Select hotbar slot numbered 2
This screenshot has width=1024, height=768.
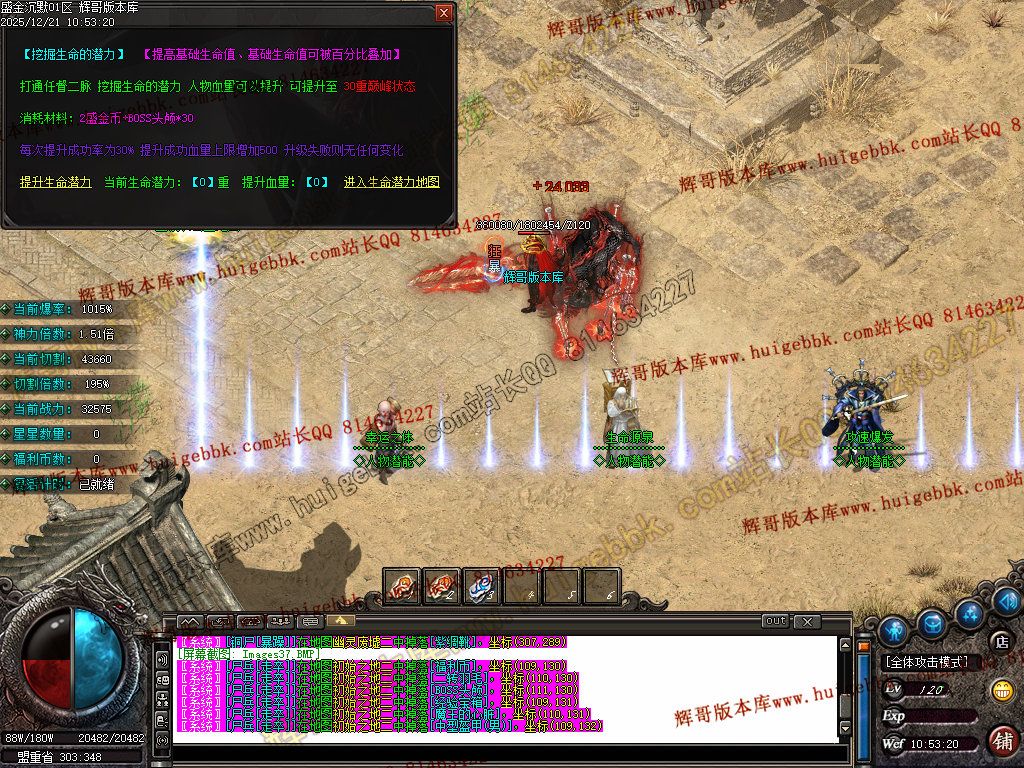pos(441,586)
